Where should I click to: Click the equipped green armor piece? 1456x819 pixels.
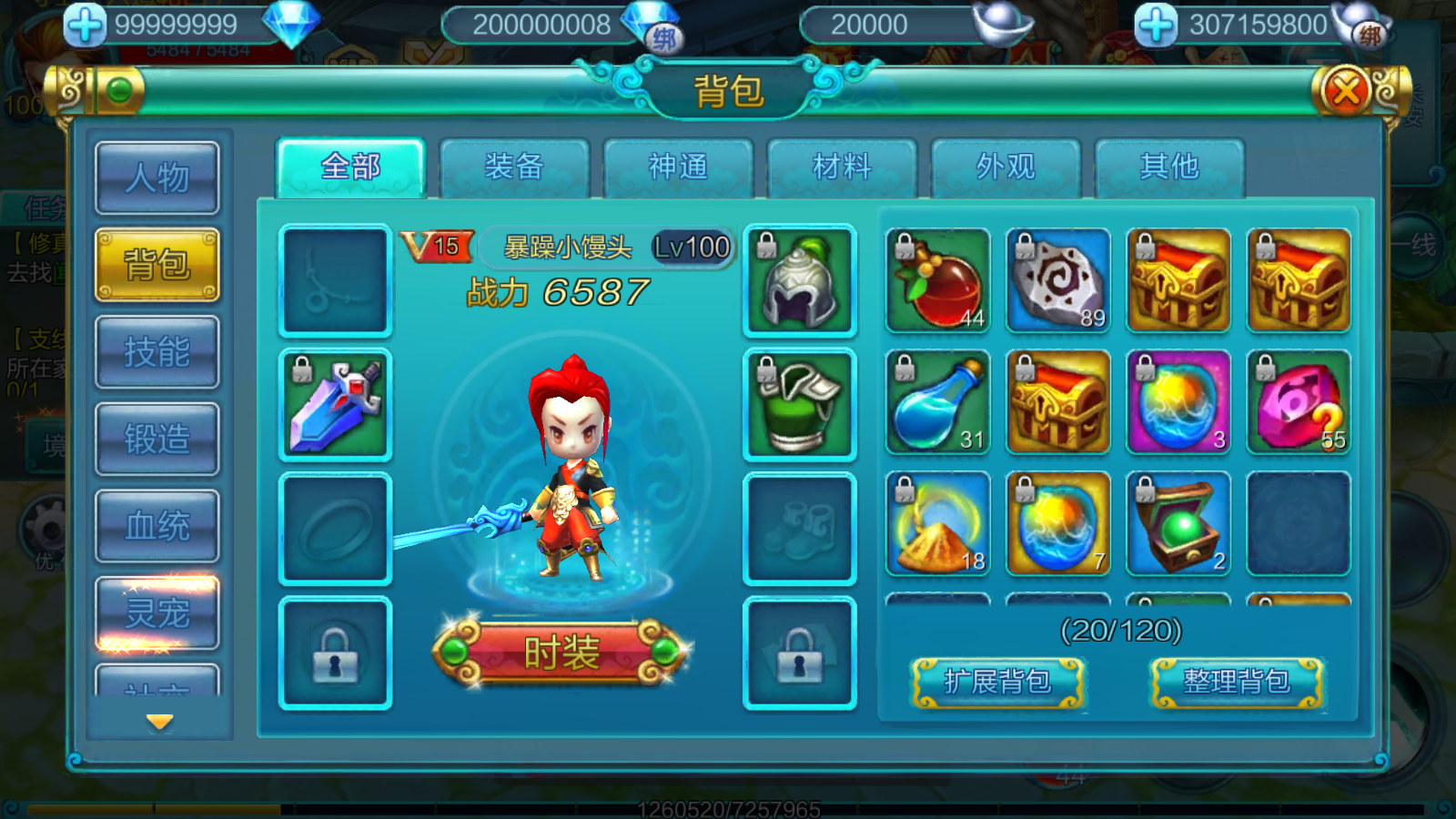pos(799,401)
